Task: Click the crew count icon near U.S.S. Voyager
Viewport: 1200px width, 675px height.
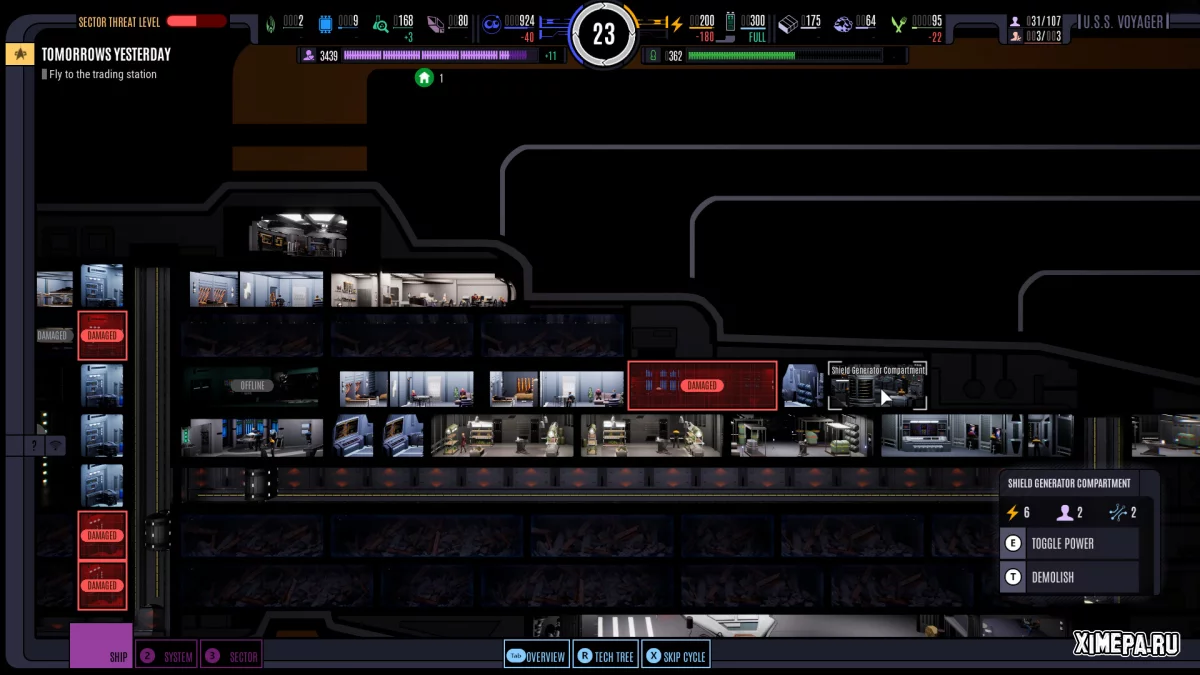Action: tap(1015, 21)
